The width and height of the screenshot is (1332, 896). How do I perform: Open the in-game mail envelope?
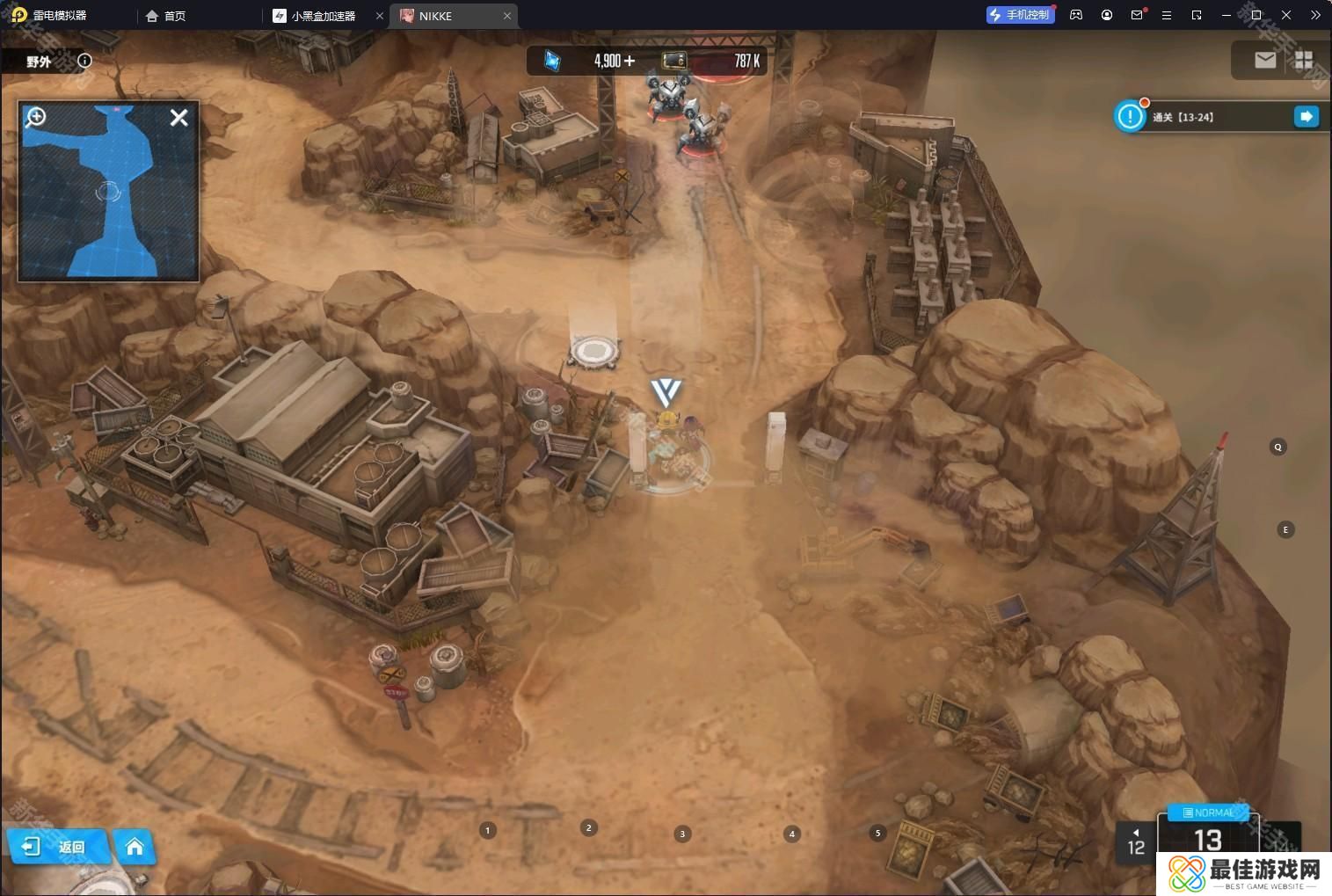[x=1265, y=60]
